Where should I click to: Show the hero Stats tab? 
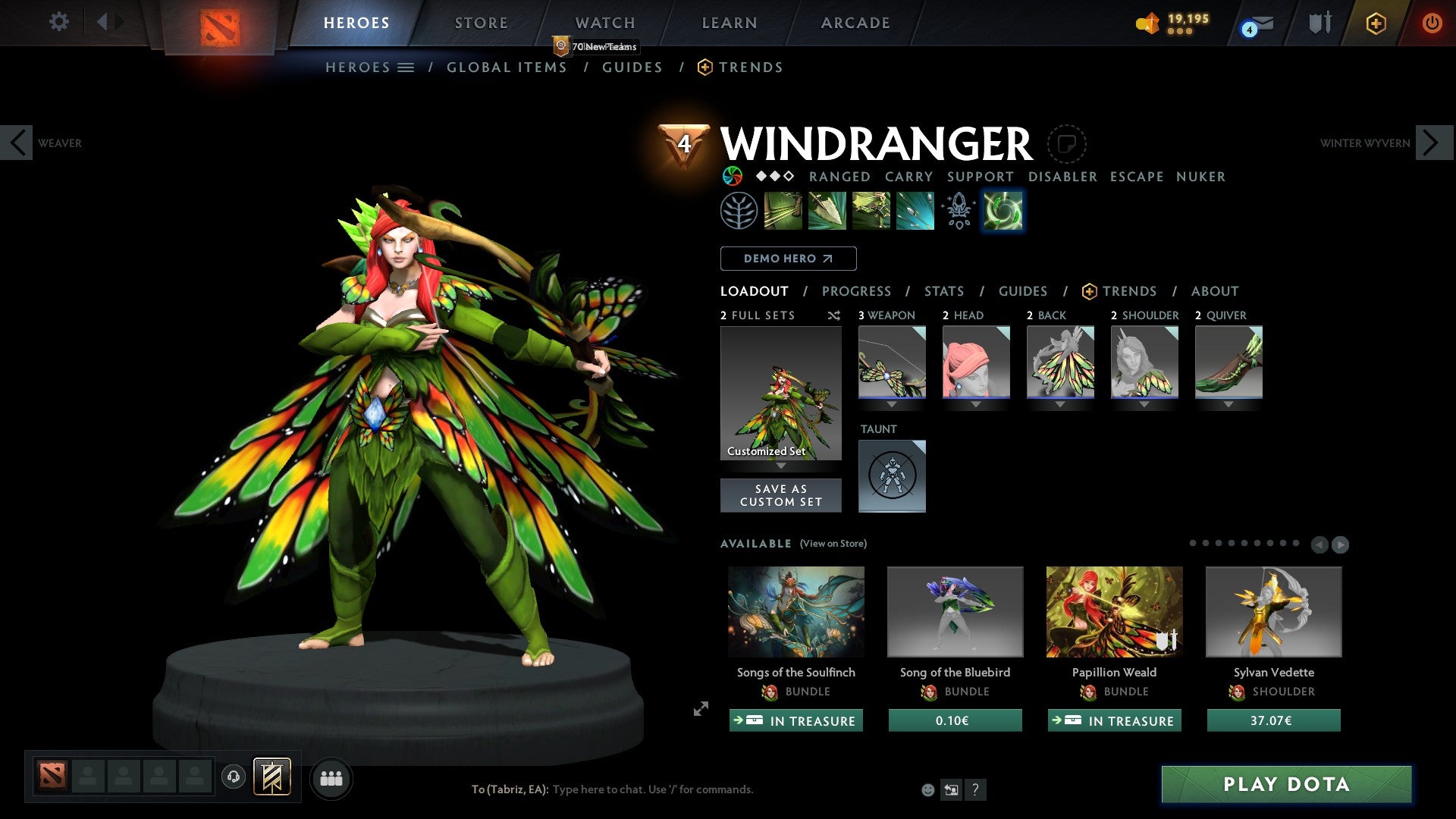[944, 291]
